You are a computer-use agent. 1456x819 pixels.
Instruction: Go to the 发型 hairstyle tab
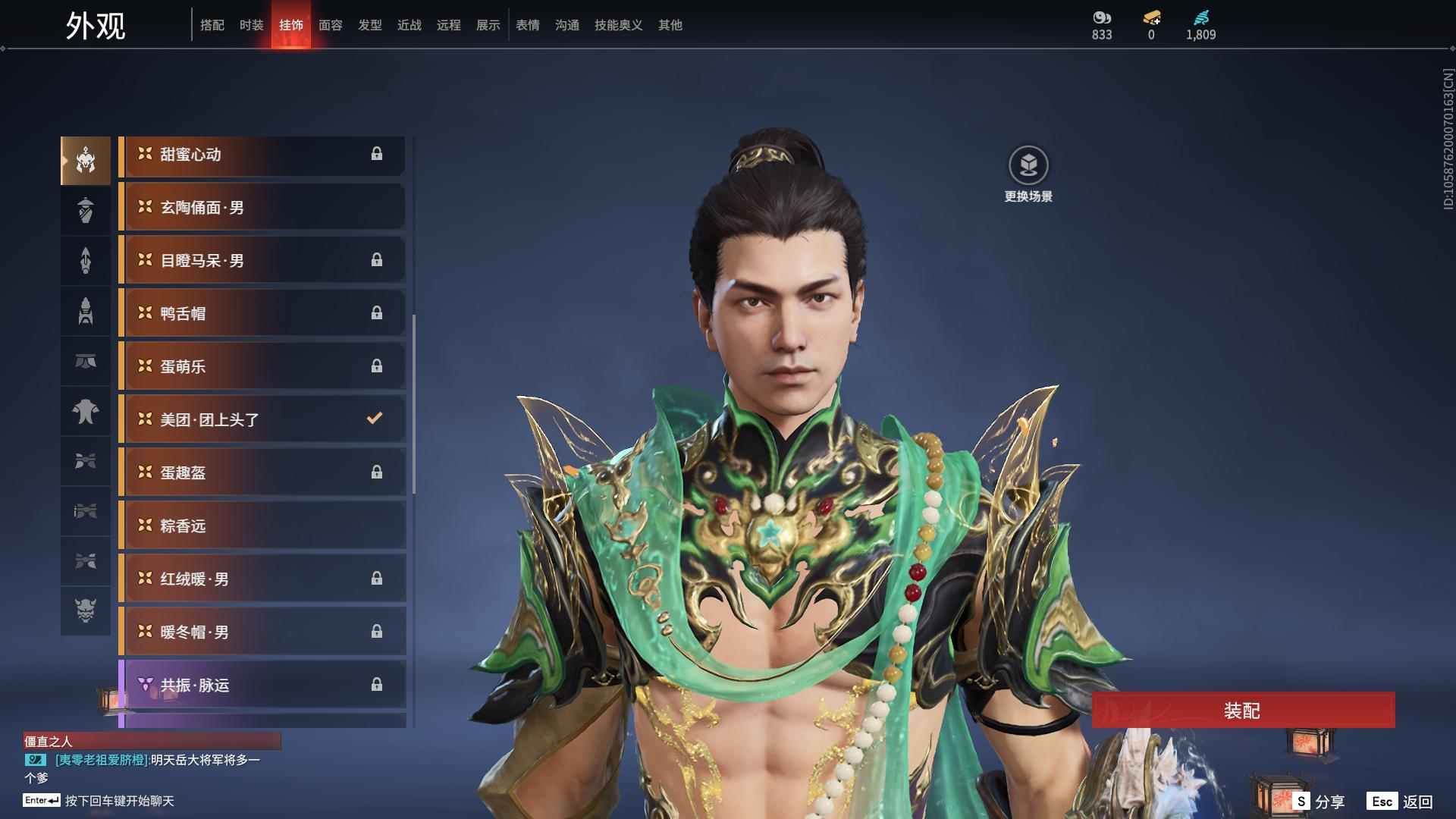click(370, 25)
